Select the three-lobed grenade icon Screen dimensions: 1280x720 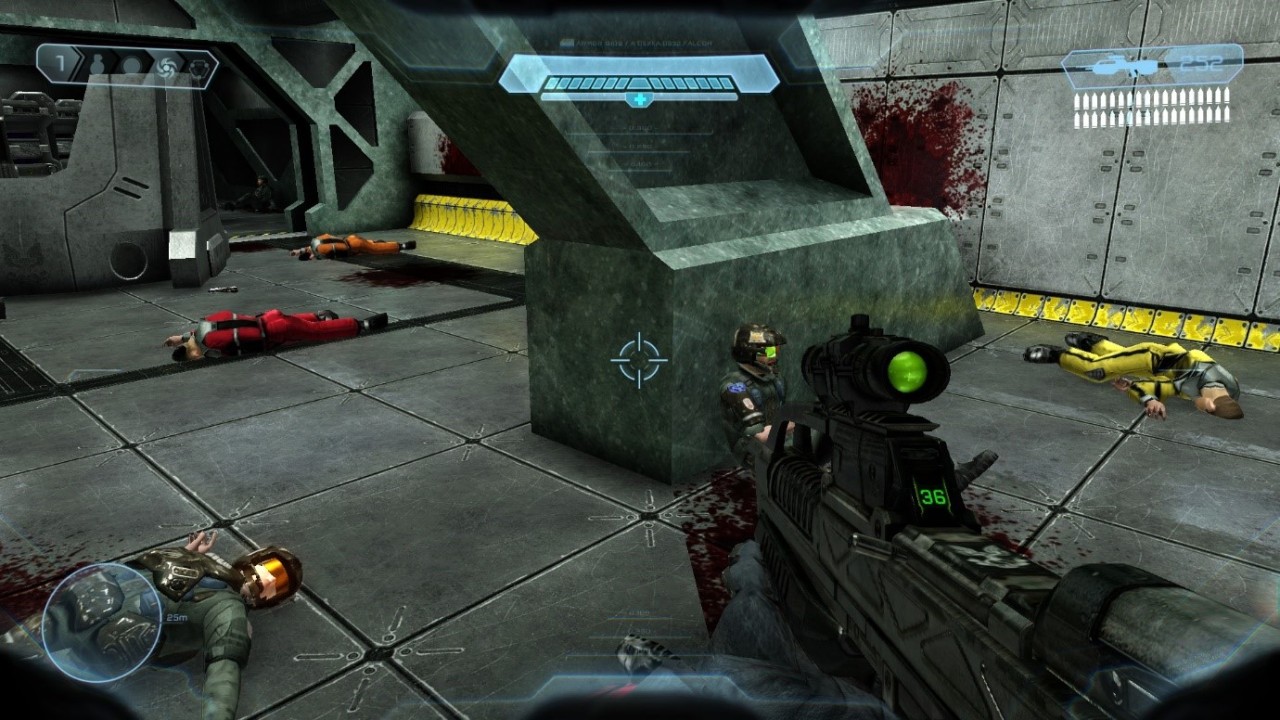pyautogui.click(x=199, y=66)
